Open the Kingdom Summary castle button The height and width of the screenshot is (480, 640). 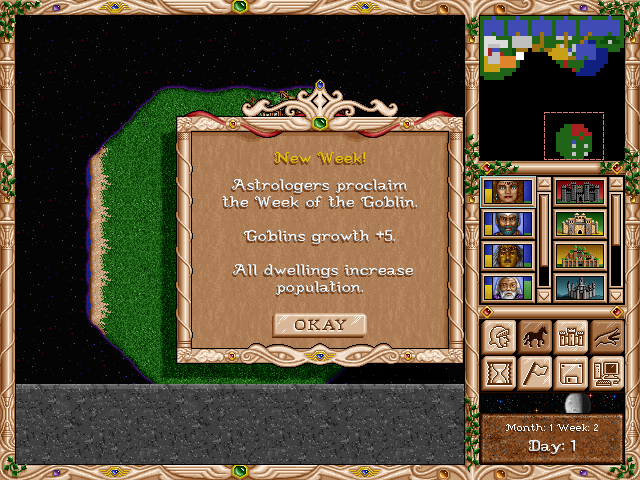[569, 337]
